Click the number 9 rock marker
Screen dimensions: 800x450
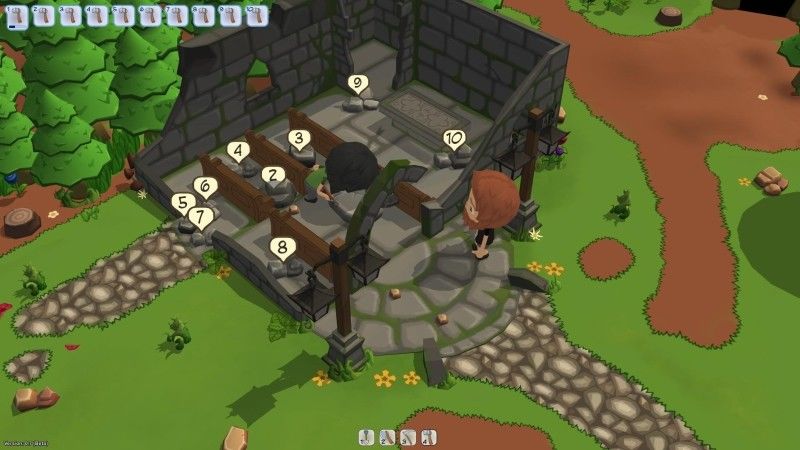pyautogui.click(x=357, y=83)
